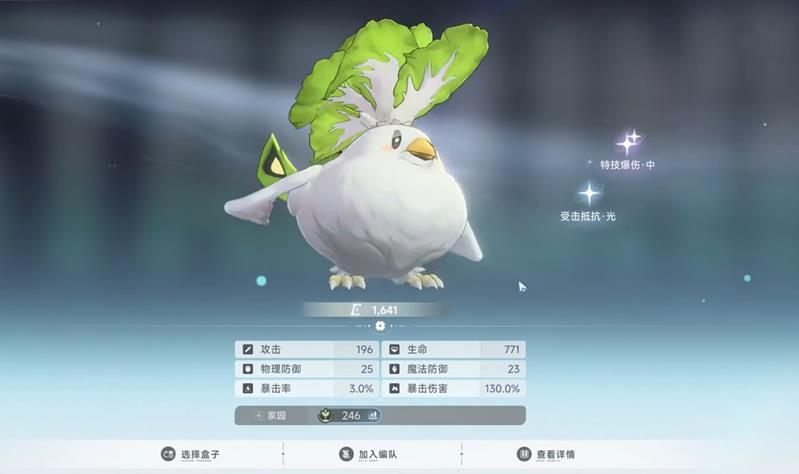This screenshot has width=799, height=474.
Task: Click the flower emblem below the 1,641 rating
Action: click(380, 326)
